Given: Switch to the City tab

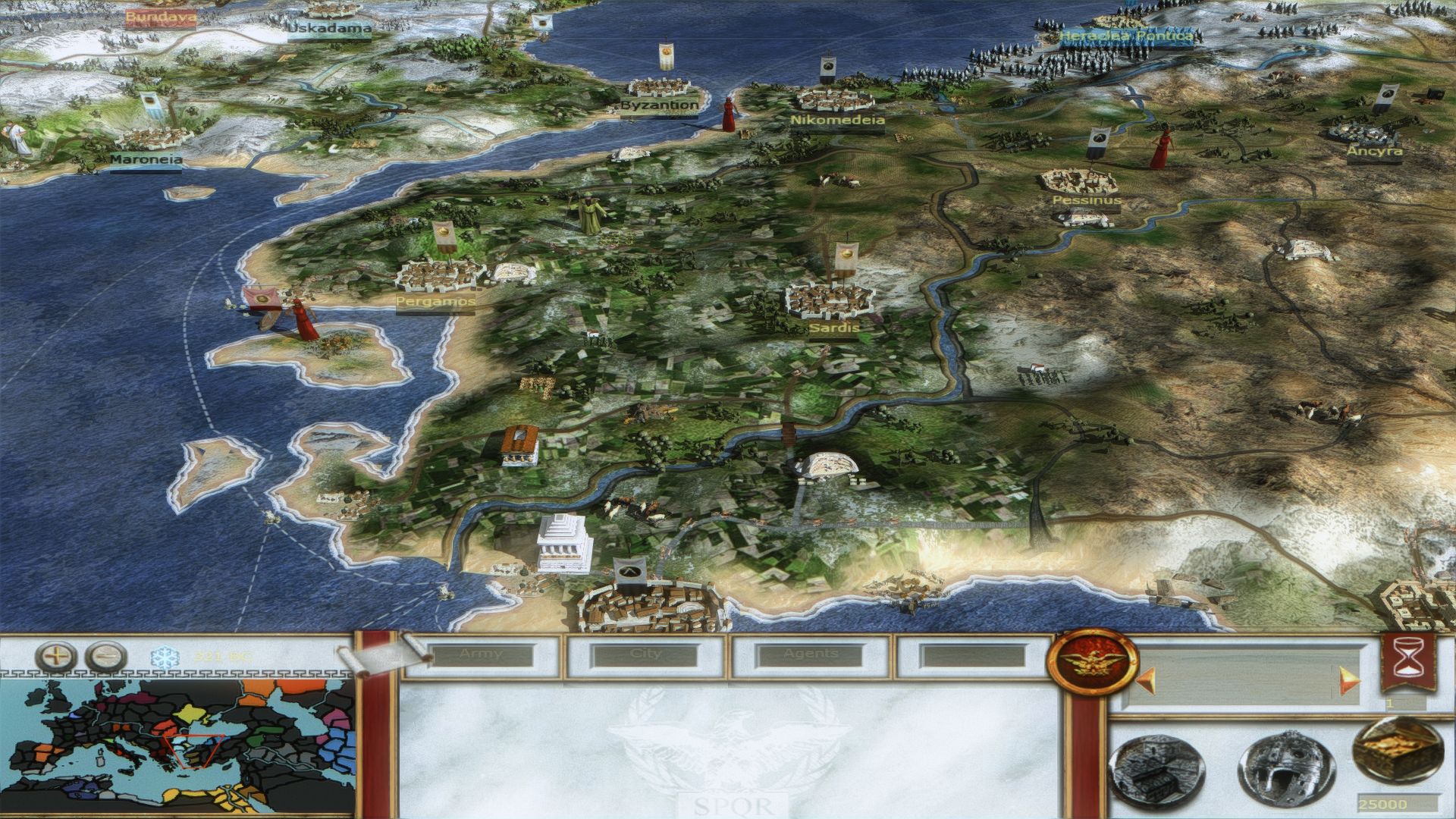Looking at the screenshot, I should [646, 654].
